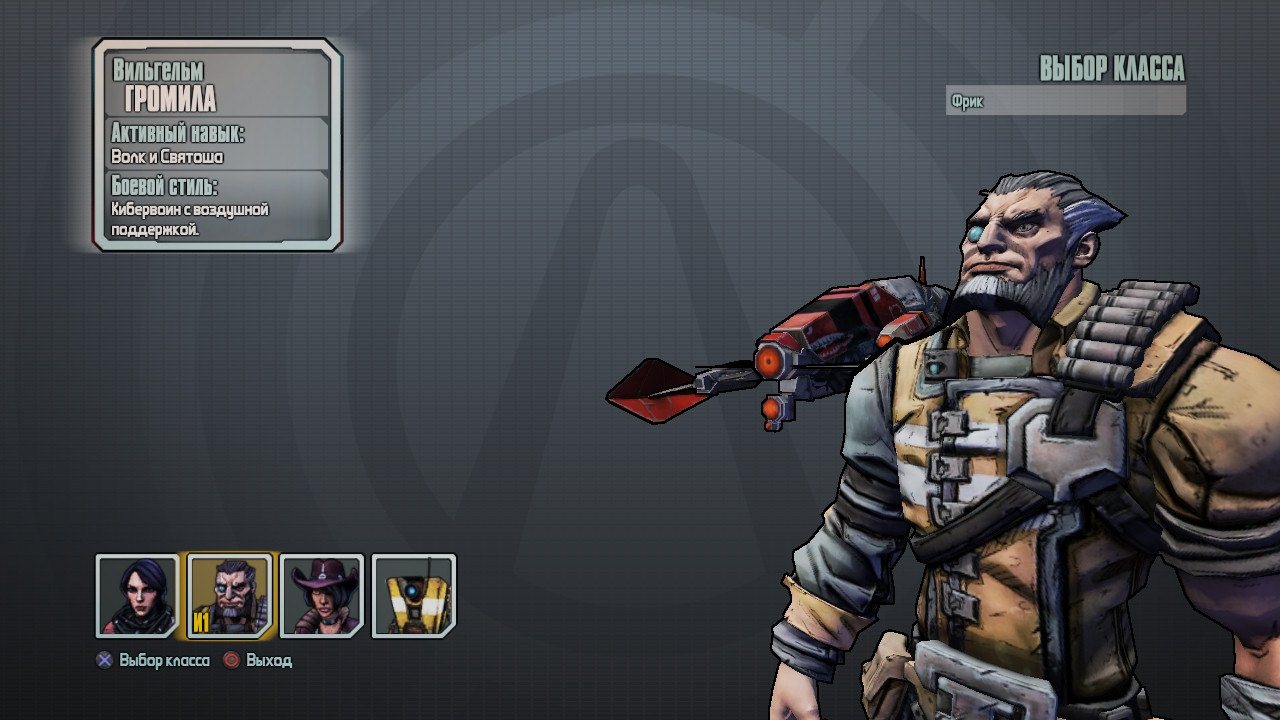
Task: Pick Nisha's portrait with the purple hat
Action: point(322,596)
